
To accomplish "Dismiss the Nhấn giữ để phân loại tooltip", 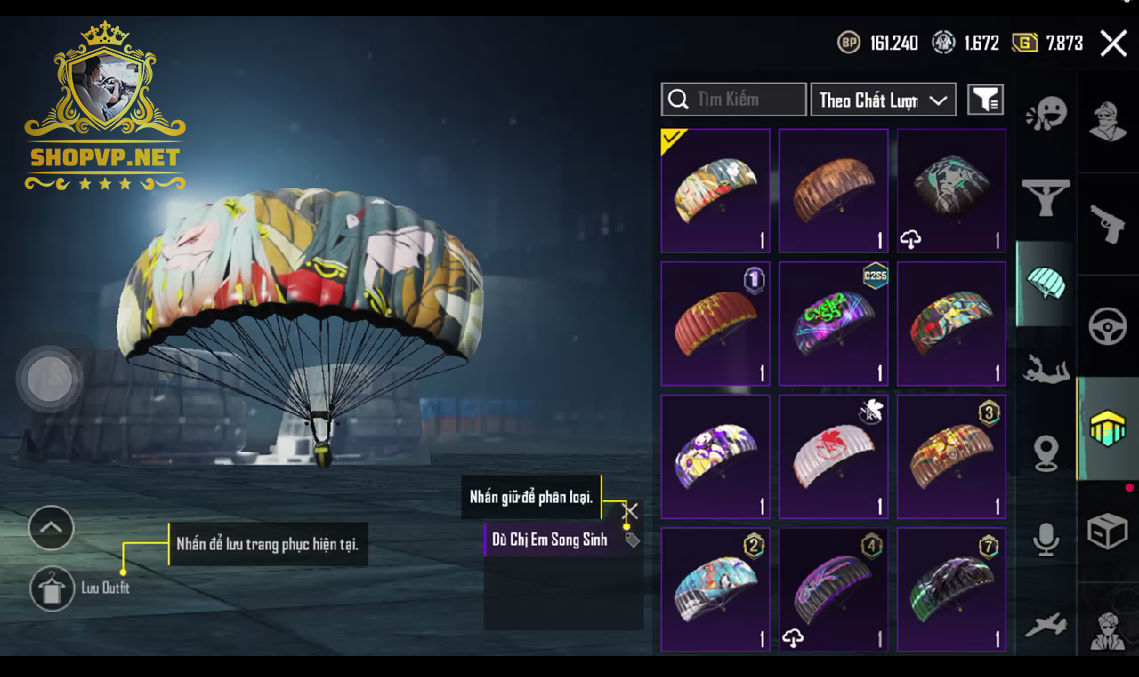I will click(630, 511).
